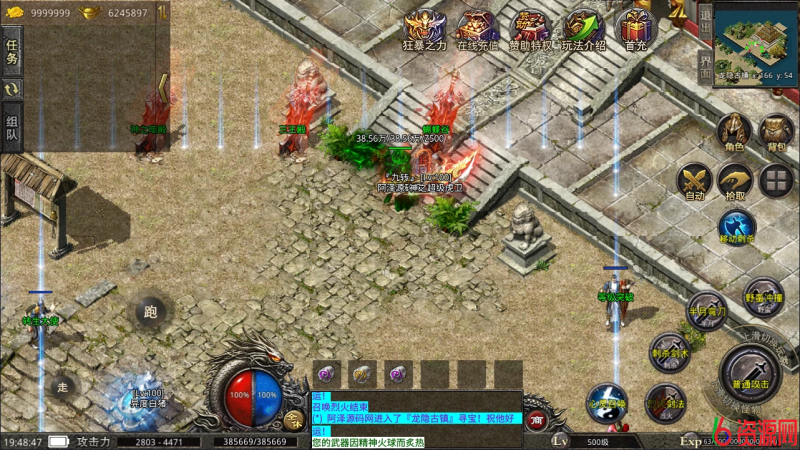Viewport: 800px width, 450px height.
Task: Trigger the 普通攻击 normal attack button
Action: click(751, 380)
